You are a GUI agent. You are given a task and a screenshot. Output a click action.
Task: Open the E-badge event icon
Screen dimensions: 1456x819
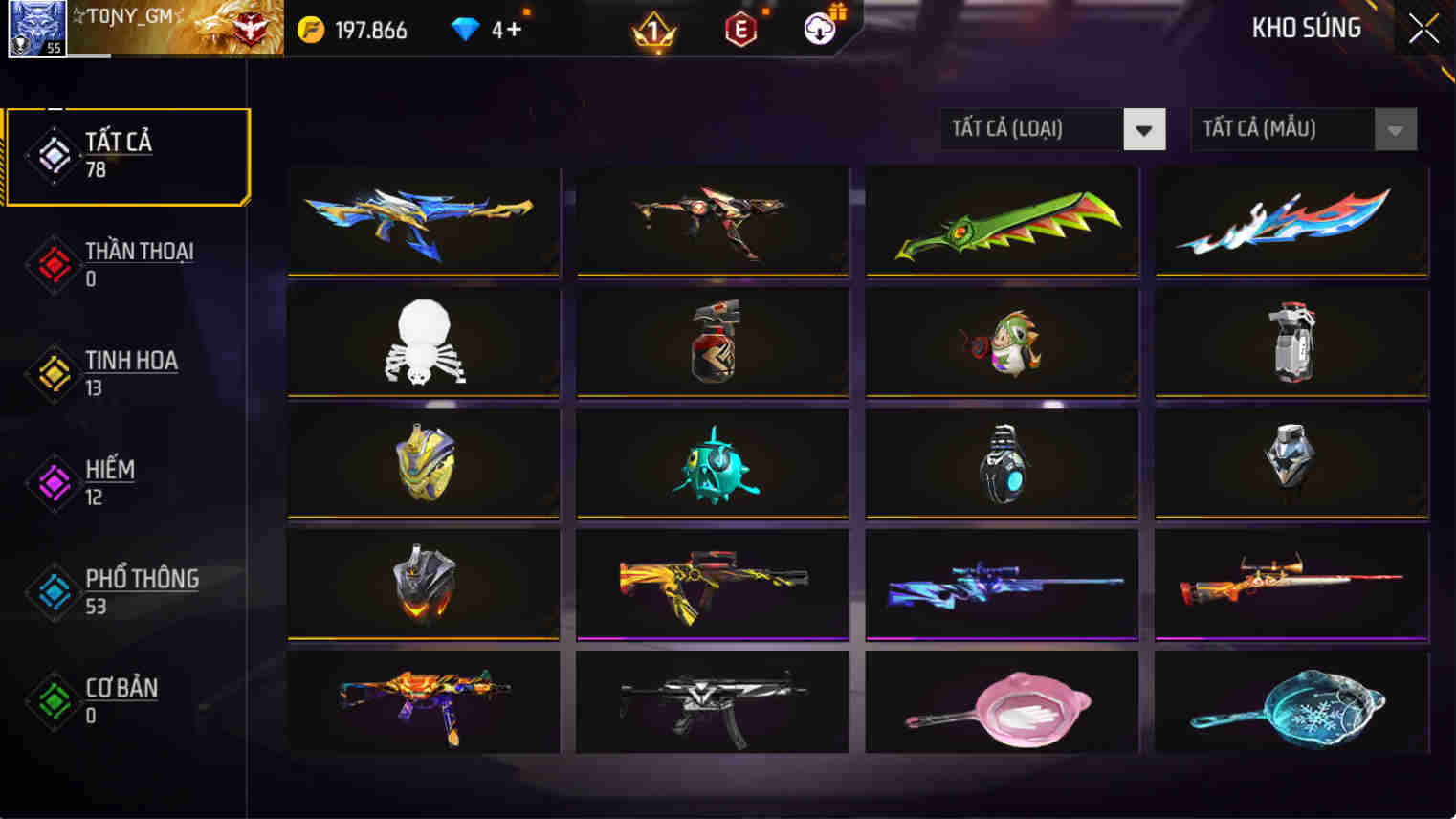(740, 29)
